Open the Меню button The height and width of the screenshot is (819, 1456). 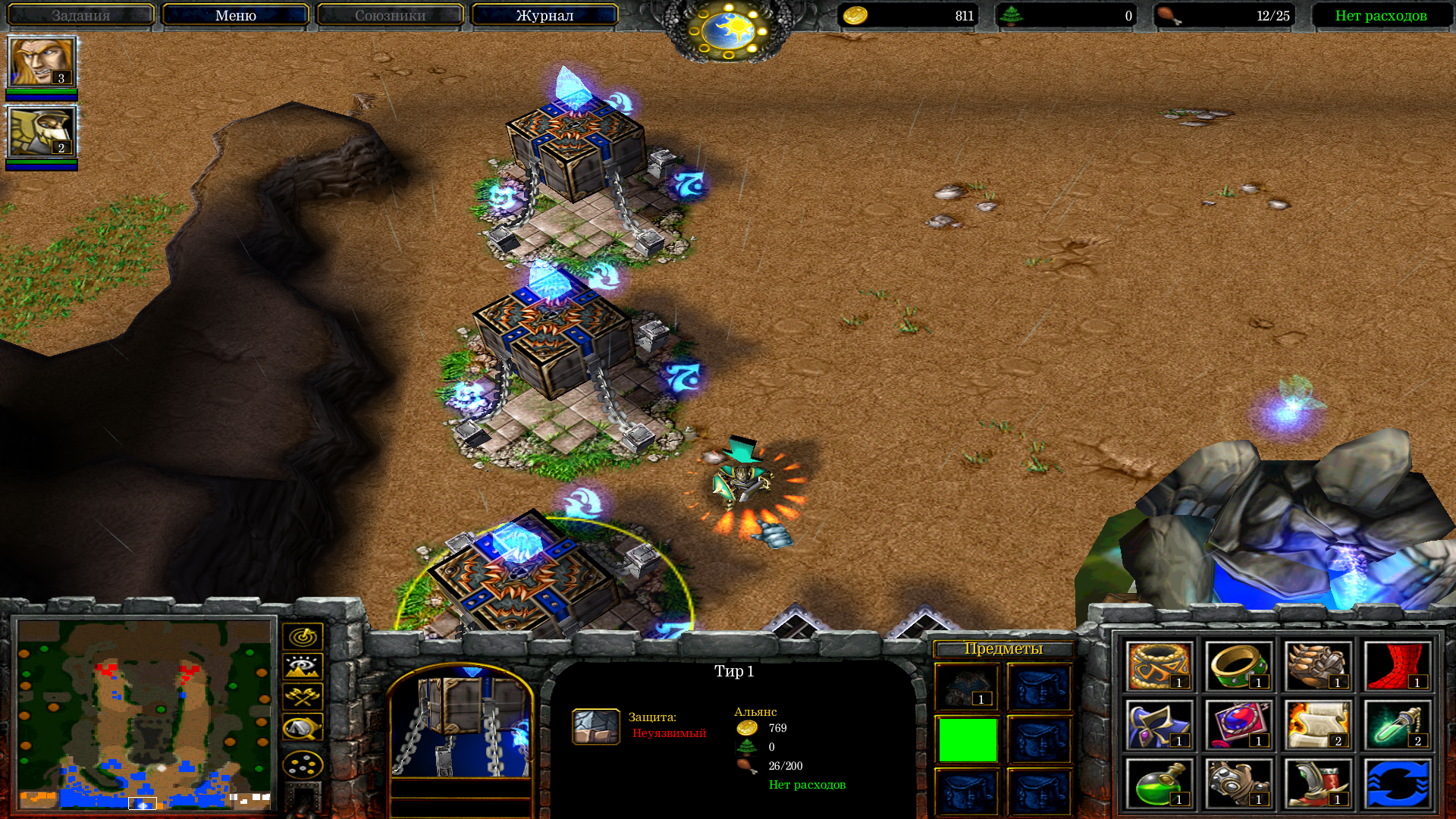pyautogui.click(x=235, y=15)
